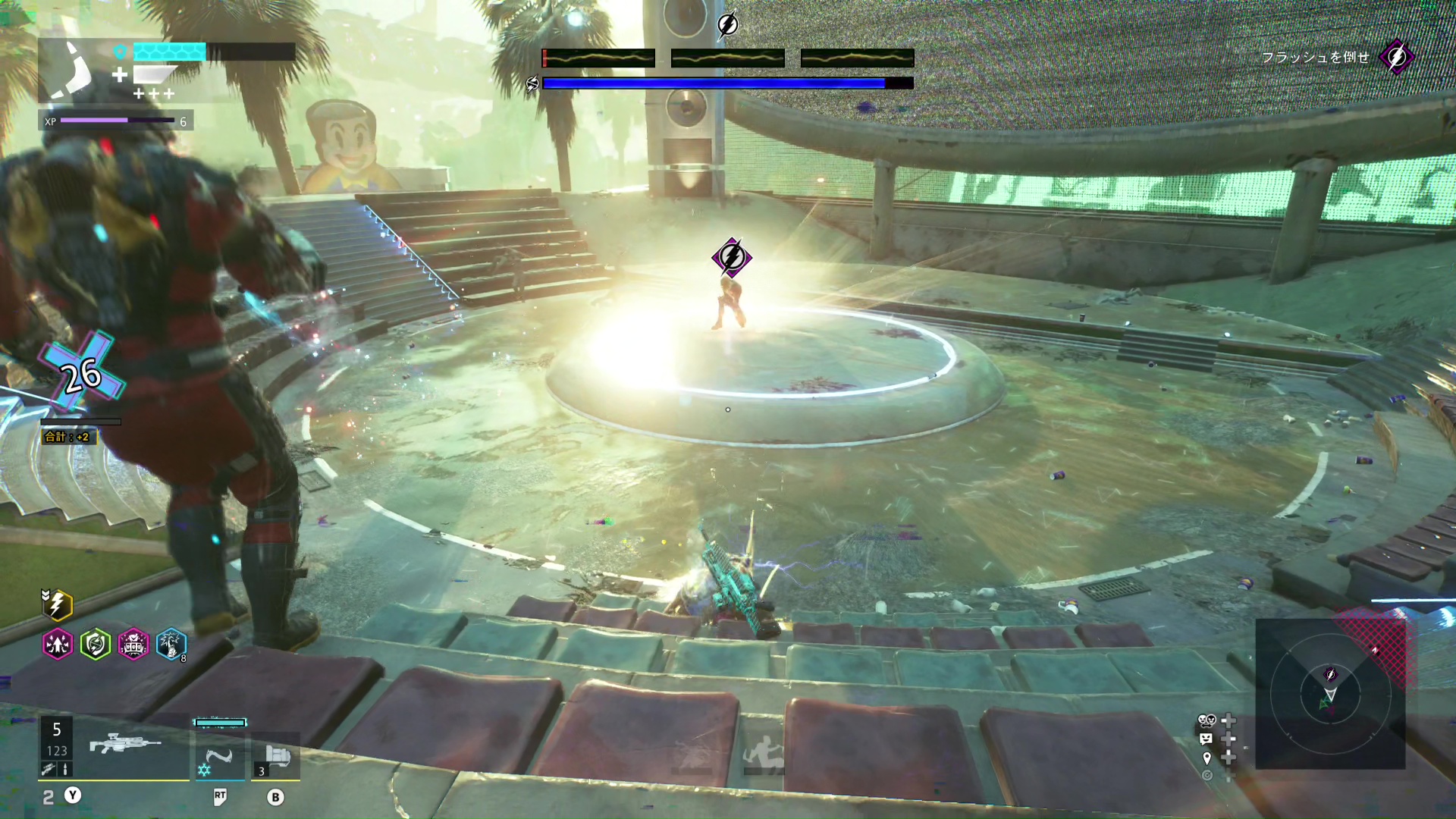Screen dimensions: 1456x819
Task: Select the character swap faces icon
Action: coord(1207,720)
